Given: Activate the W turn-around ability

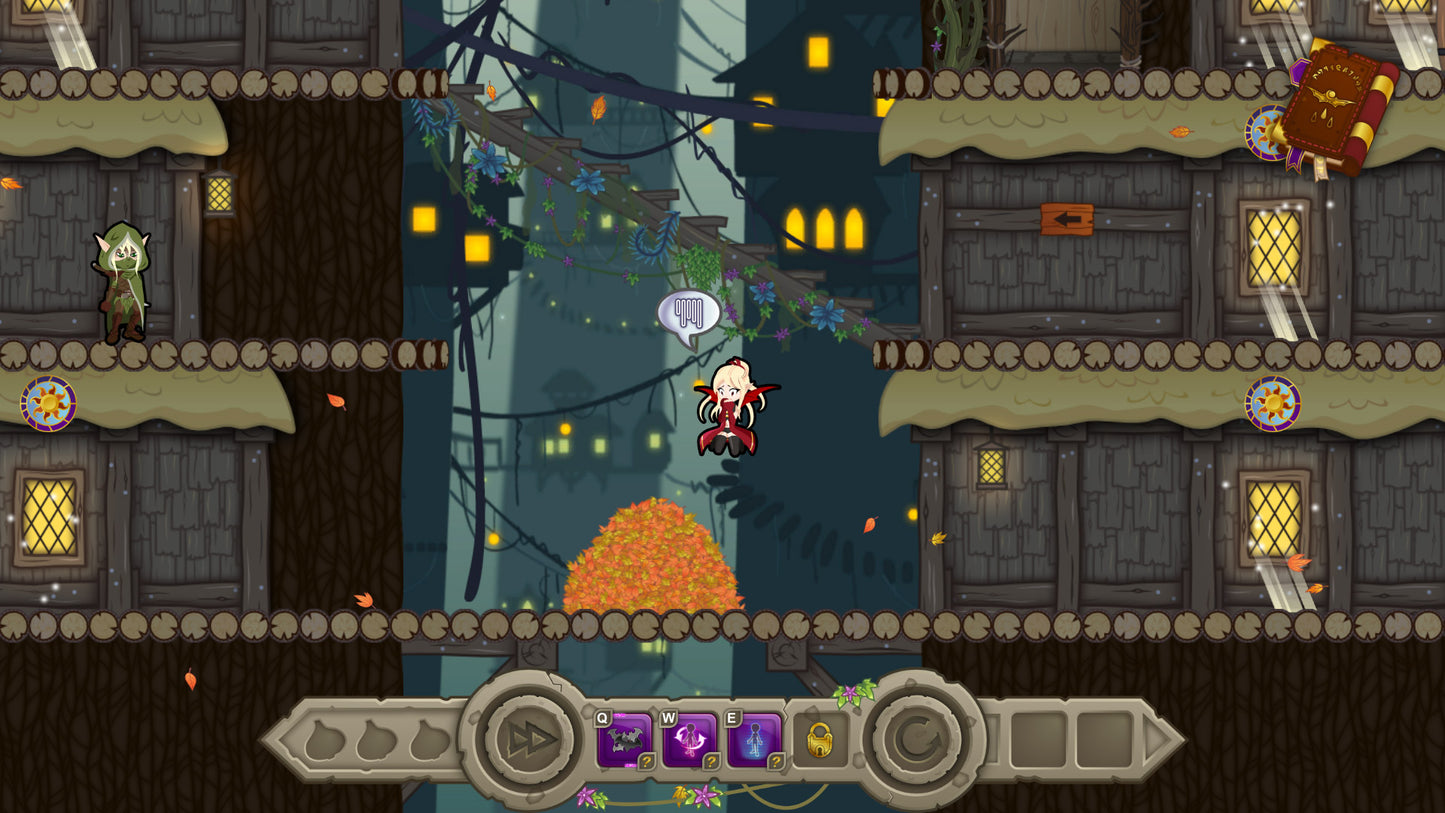Looking at the screenshot, I should 690,738.
